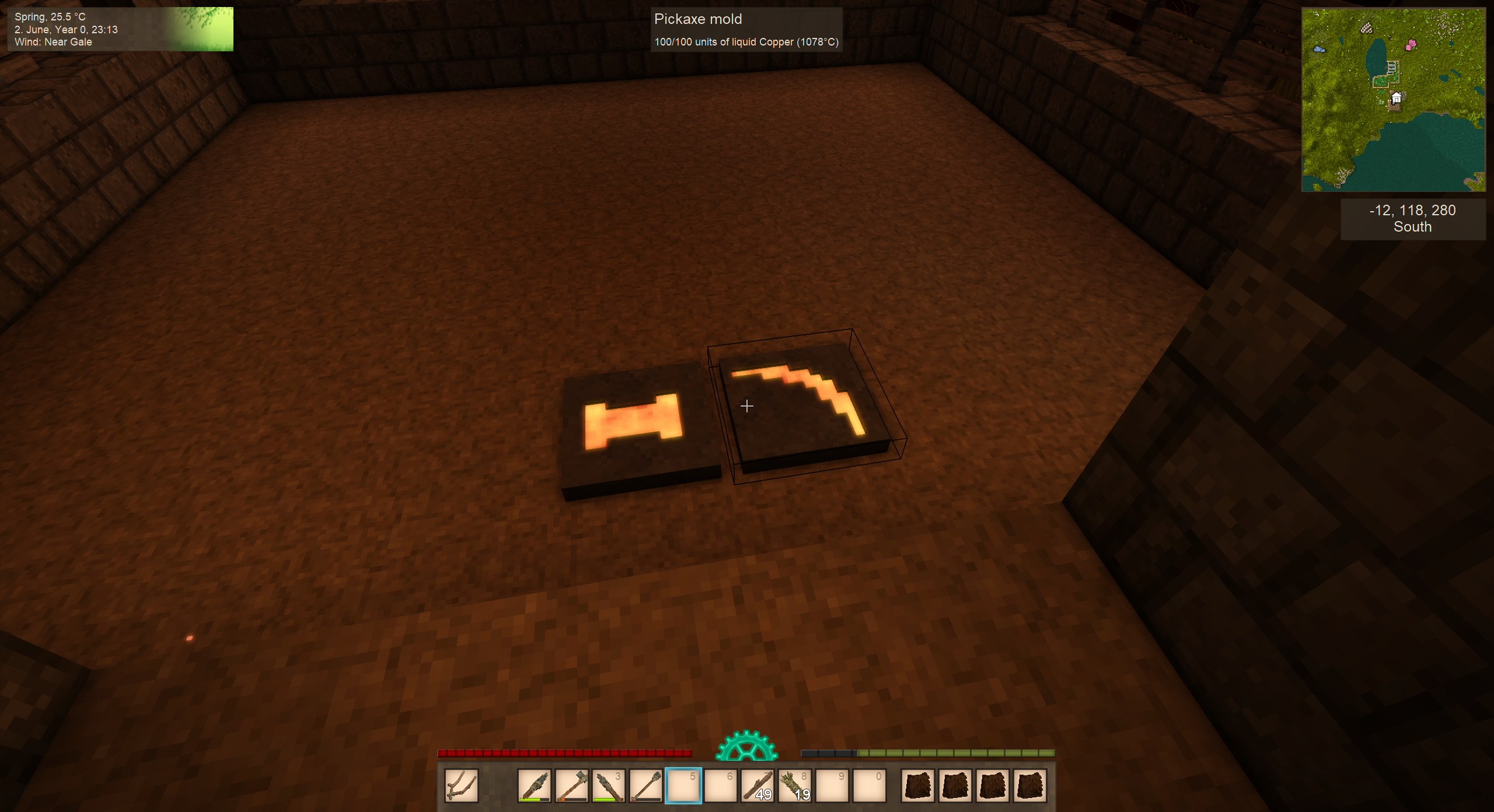Select the dry grass stack of 19
The image size is (1494, 812).
click(795, 785)
